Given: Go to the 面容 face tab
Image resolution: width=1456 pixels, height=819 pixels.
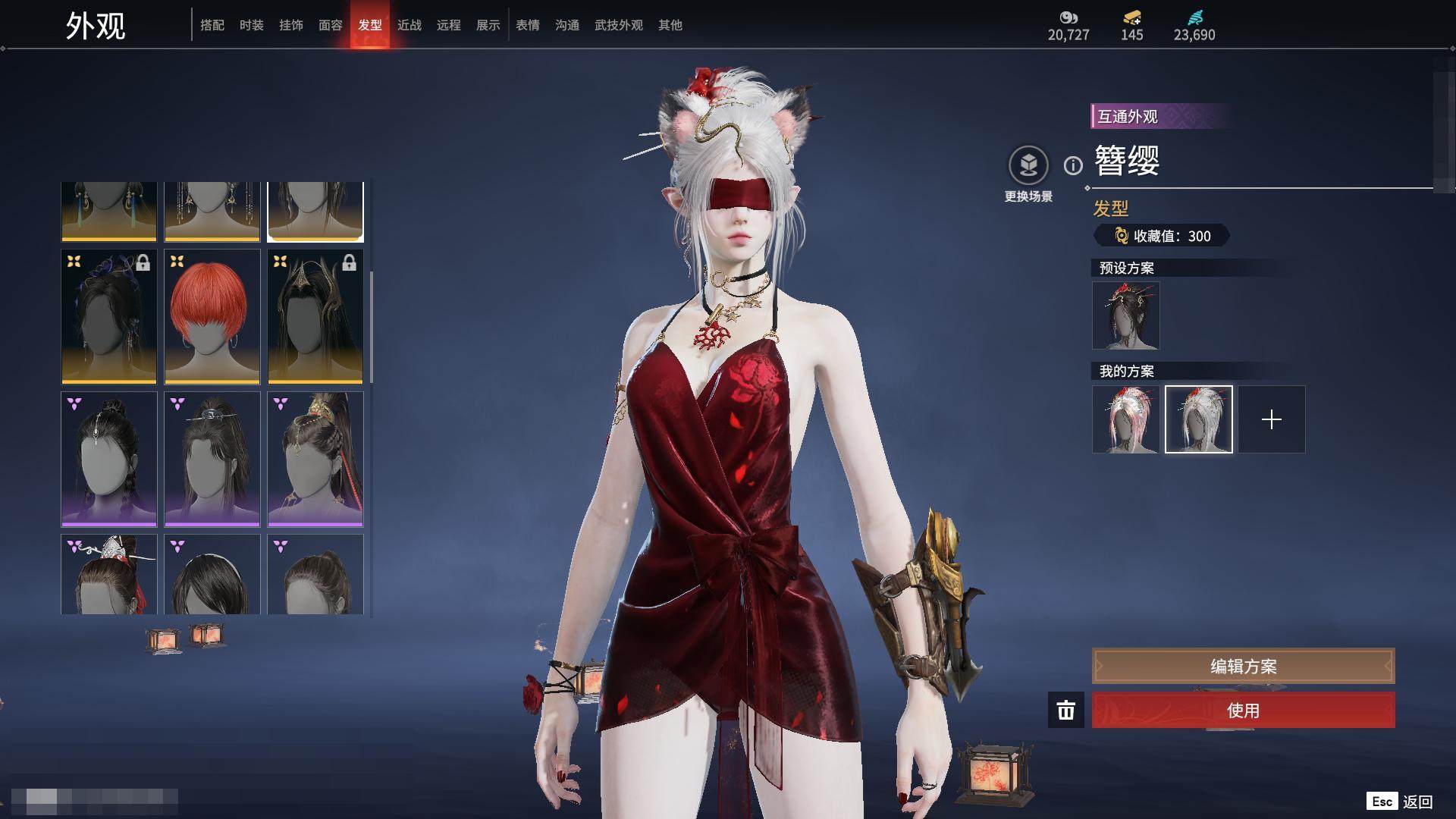Looking at the screenshot, I should point(331,25).
